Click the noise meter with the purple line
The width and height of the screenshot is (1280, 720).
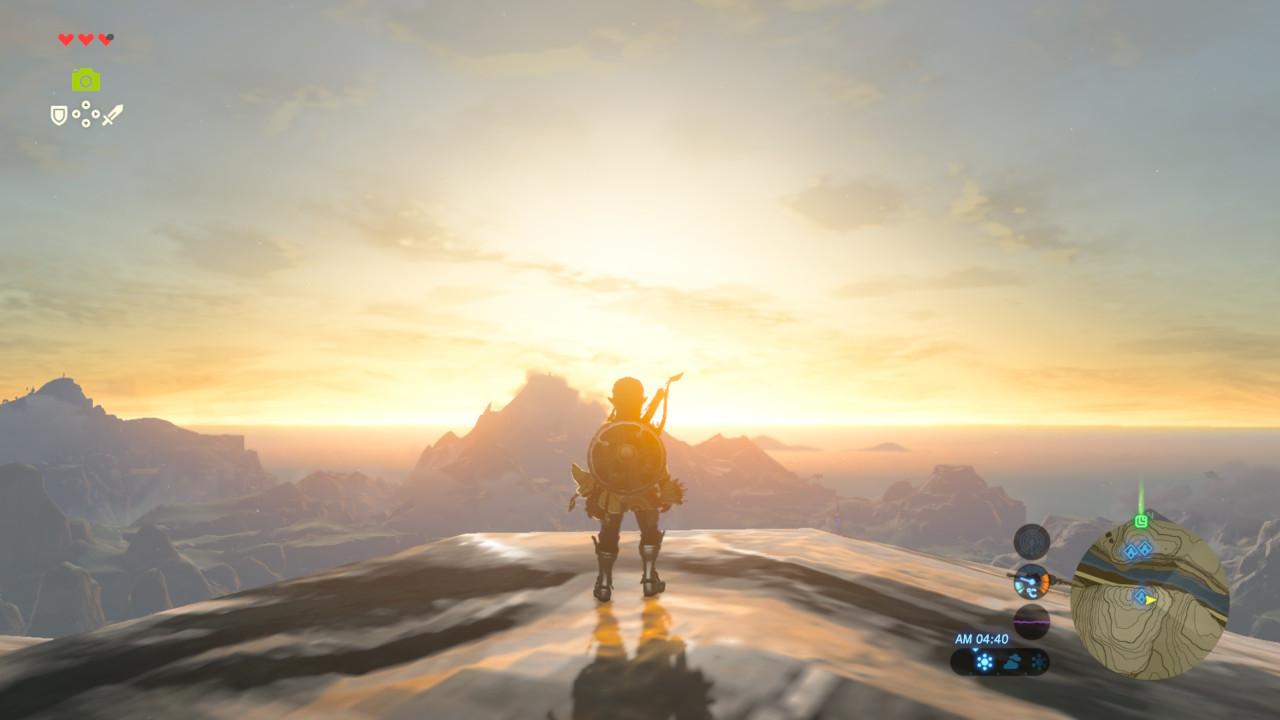click(1031, 620)
